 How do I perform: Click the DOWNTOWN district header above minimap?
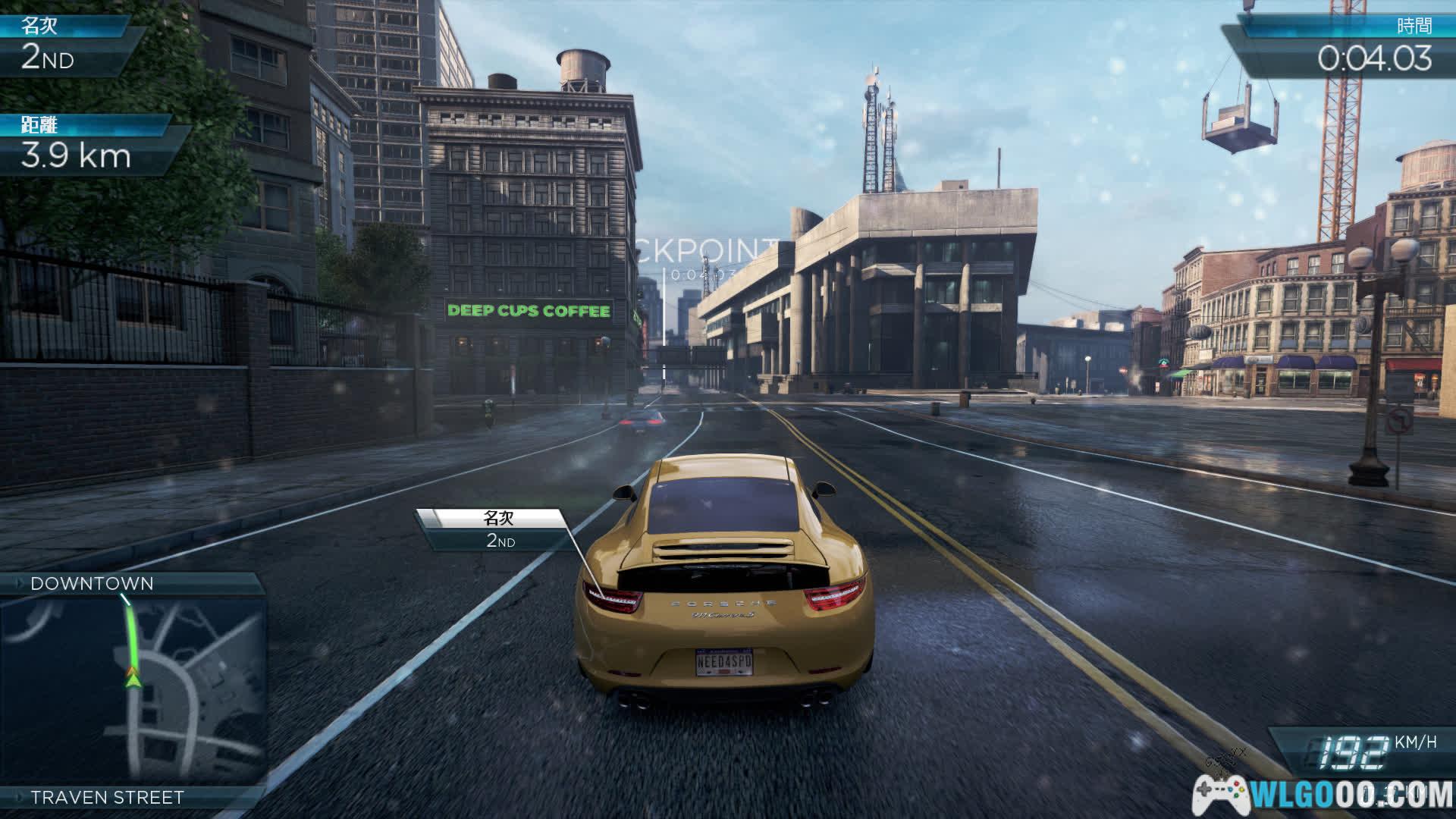click(93, 583)
